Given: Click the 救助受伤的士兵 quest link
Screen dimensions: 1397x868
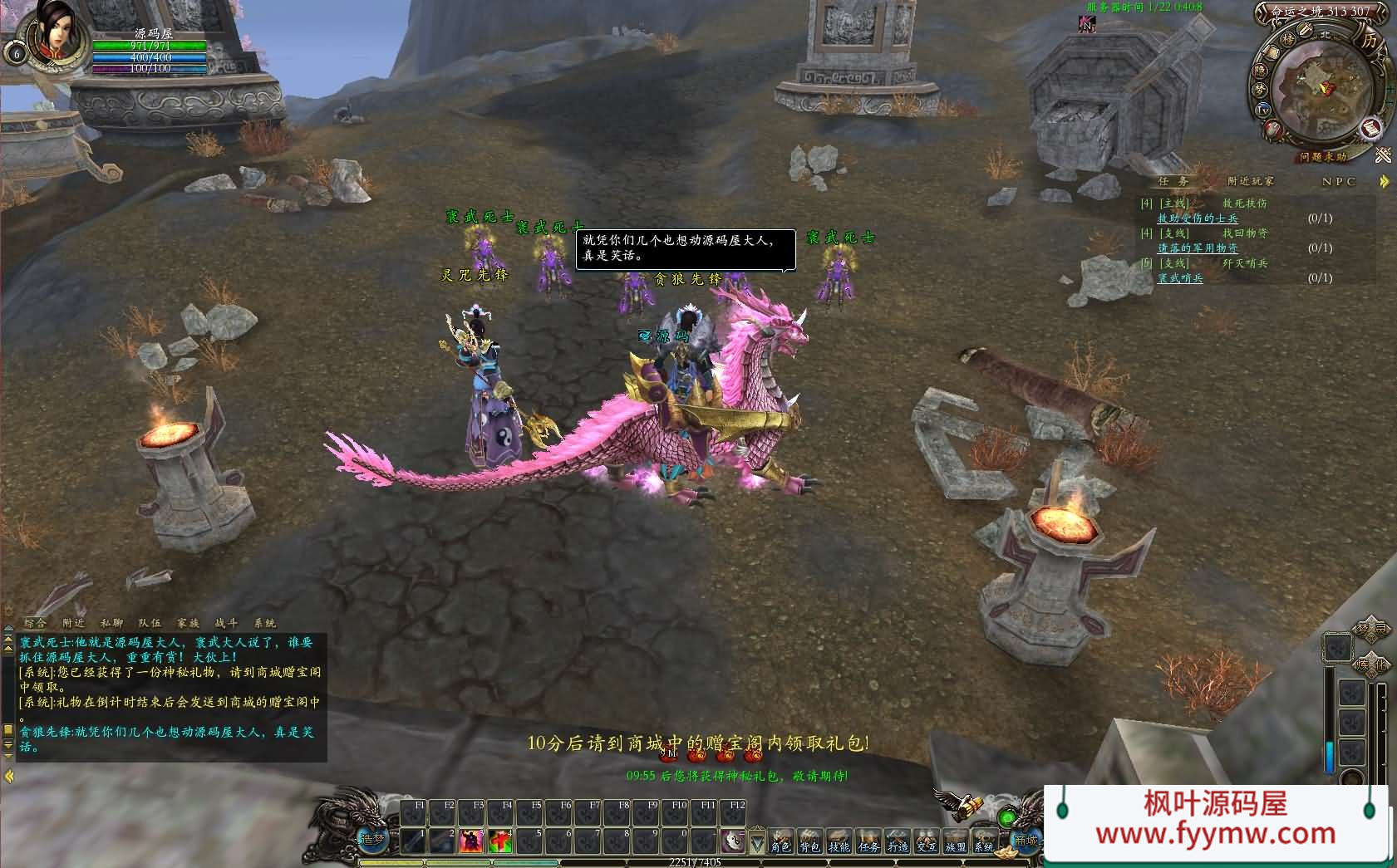Looking at the screenshot, I should coord(1198,218).
